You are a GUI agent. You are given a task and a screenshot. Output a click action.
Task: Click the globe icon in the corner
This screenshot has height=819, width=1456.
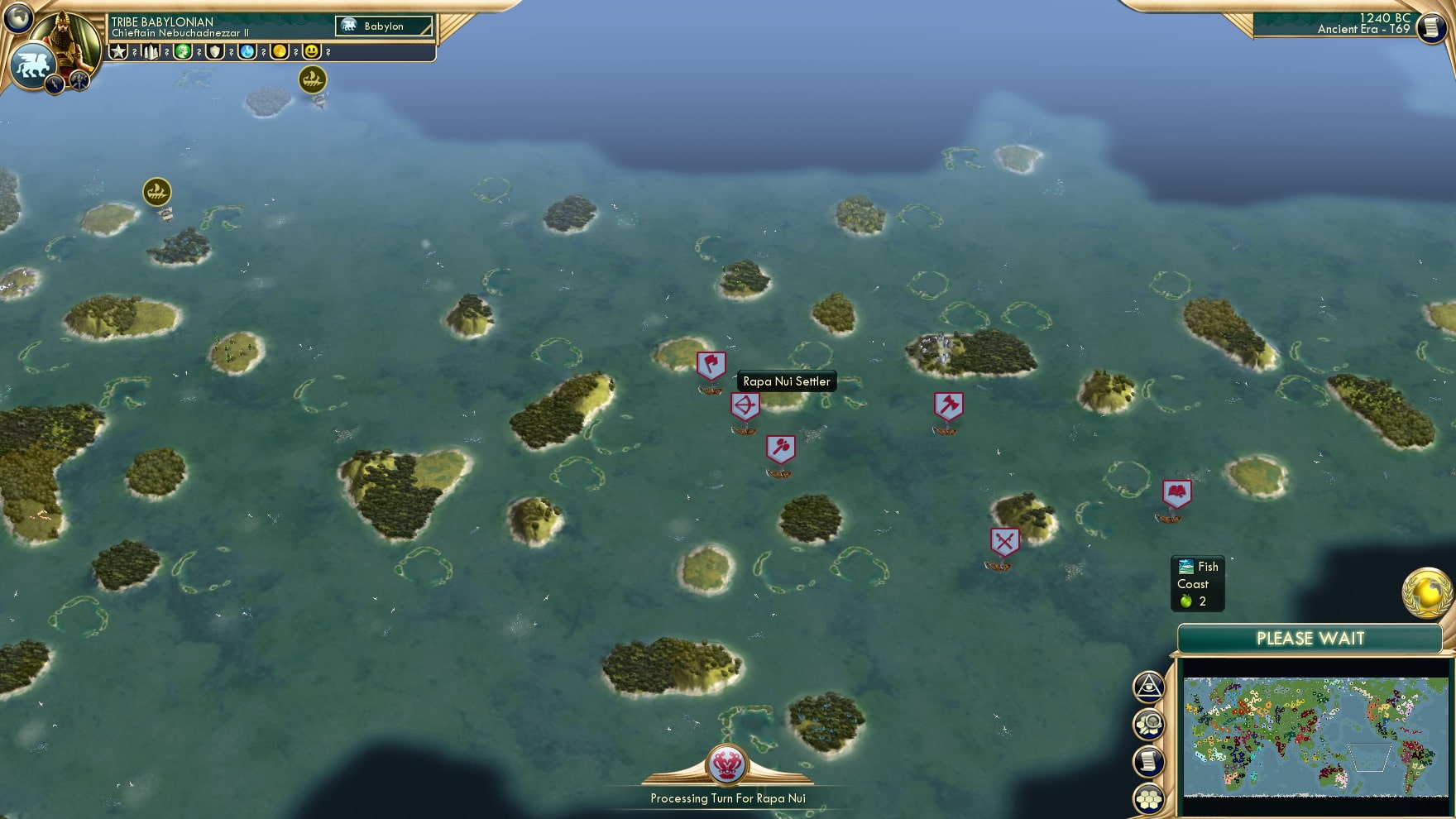point(18,17)
